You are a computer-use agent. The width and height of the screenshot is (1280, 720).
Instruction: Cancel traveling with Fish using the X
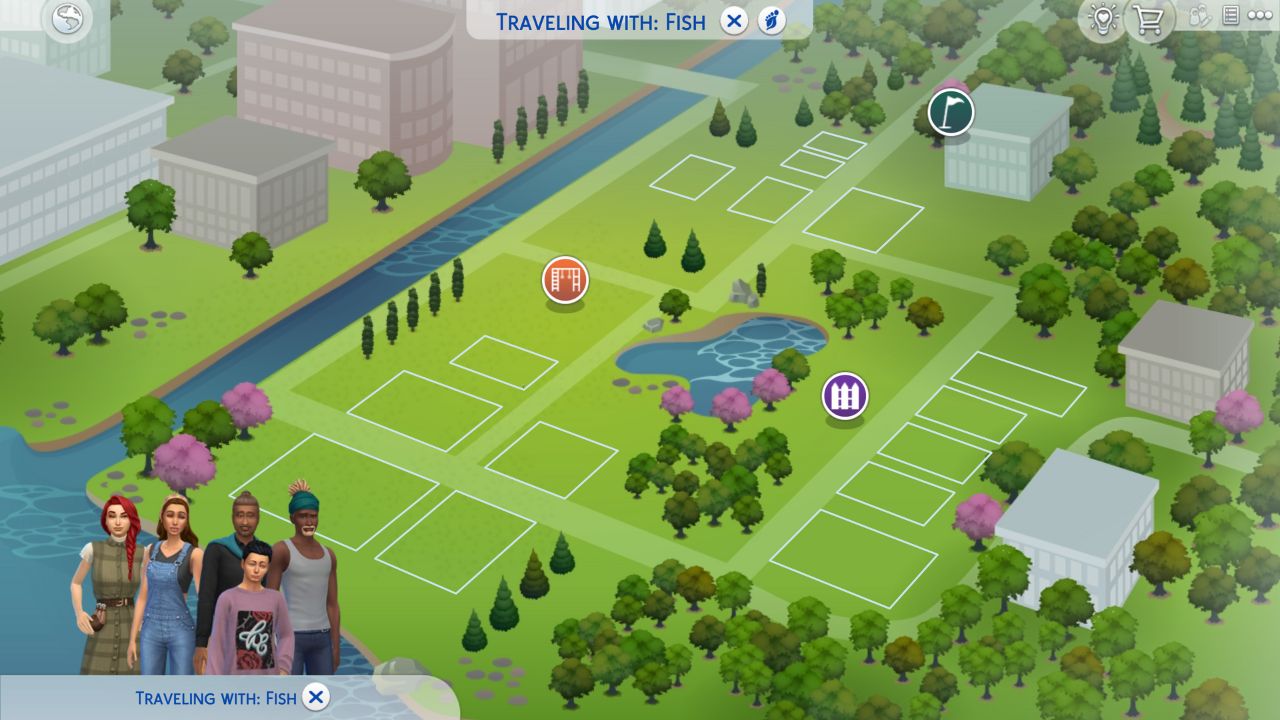pos(736,20)
